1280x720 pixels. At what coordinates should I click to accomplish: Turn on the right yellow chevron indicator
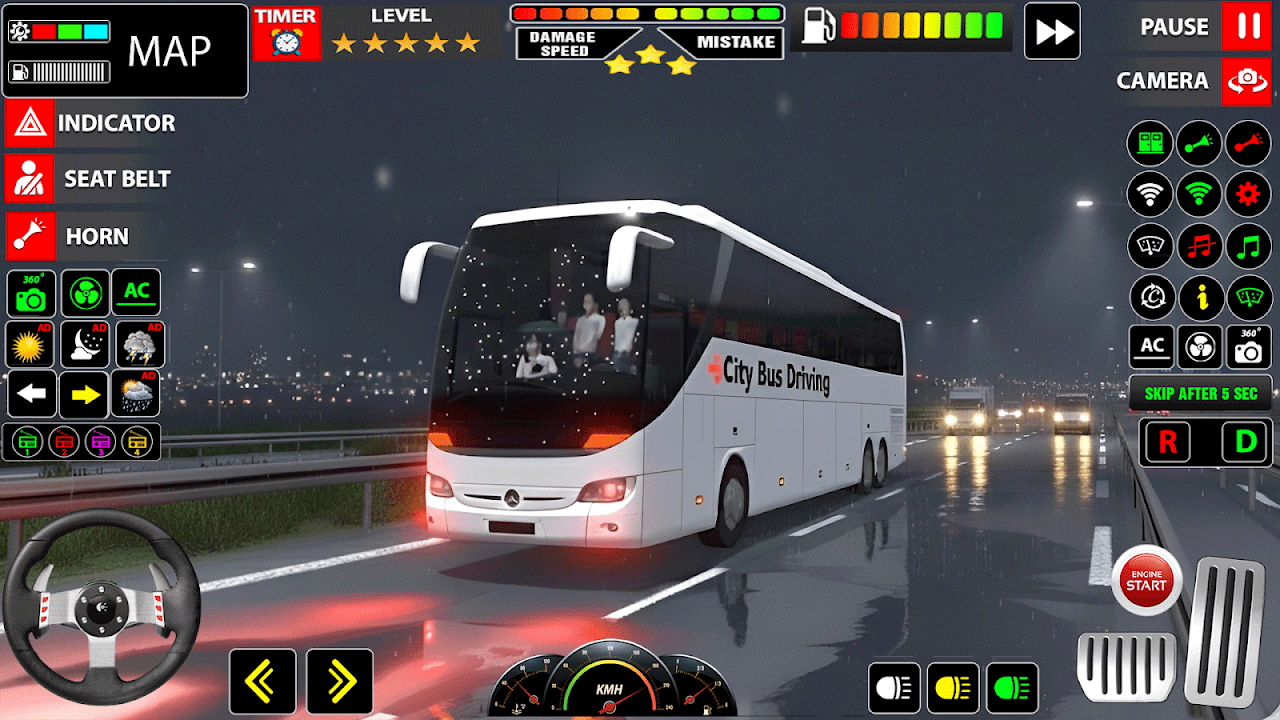[x=340, y=682]
